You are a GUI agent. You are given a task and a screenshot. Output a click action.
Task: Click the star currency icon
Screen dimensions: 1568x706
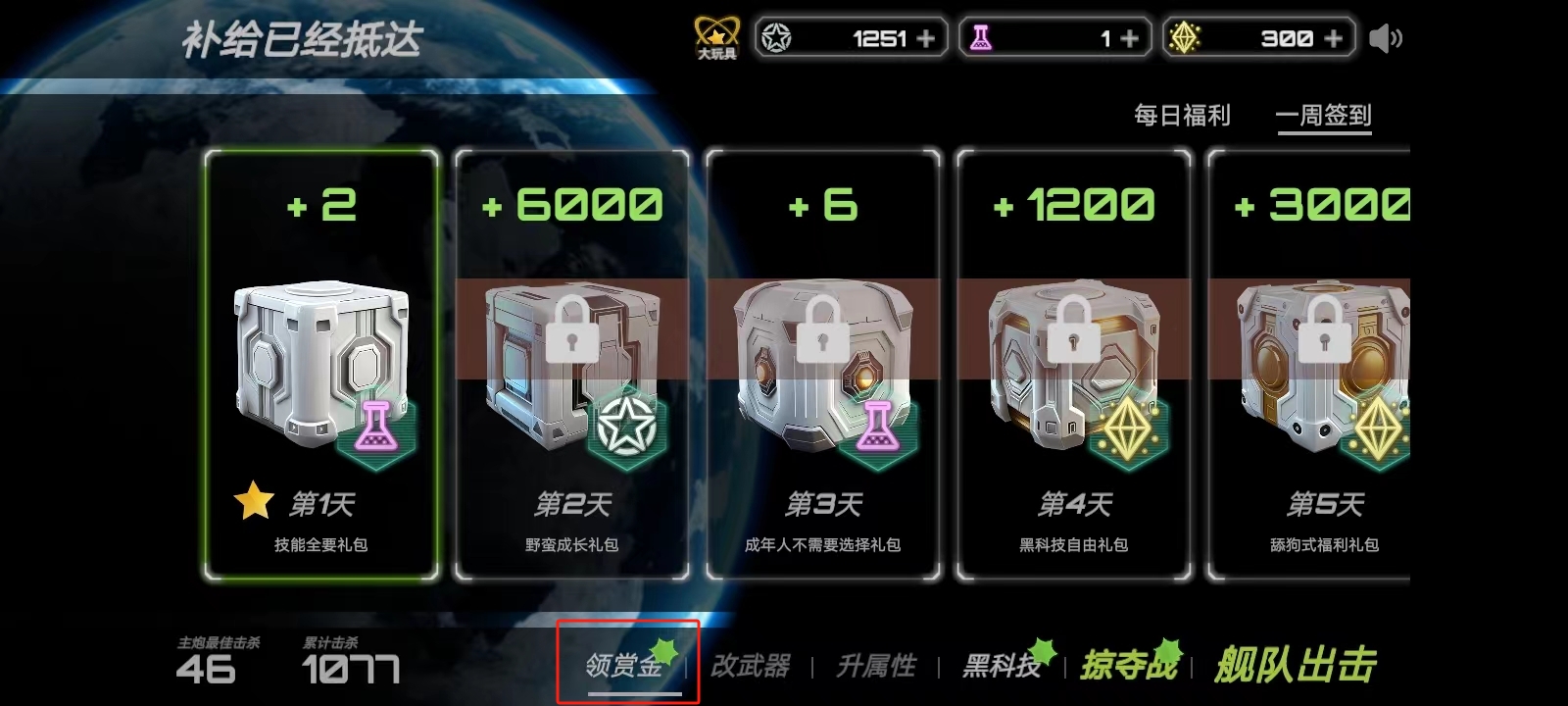pos(777,37)
